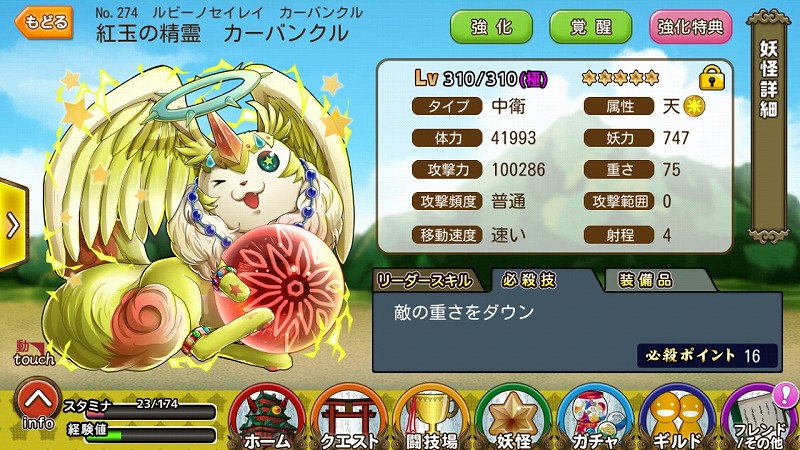This screenshot has width=800, height=450.
Task: Open the 覚醒 awakening screen
Action: (x=590, y=26)
